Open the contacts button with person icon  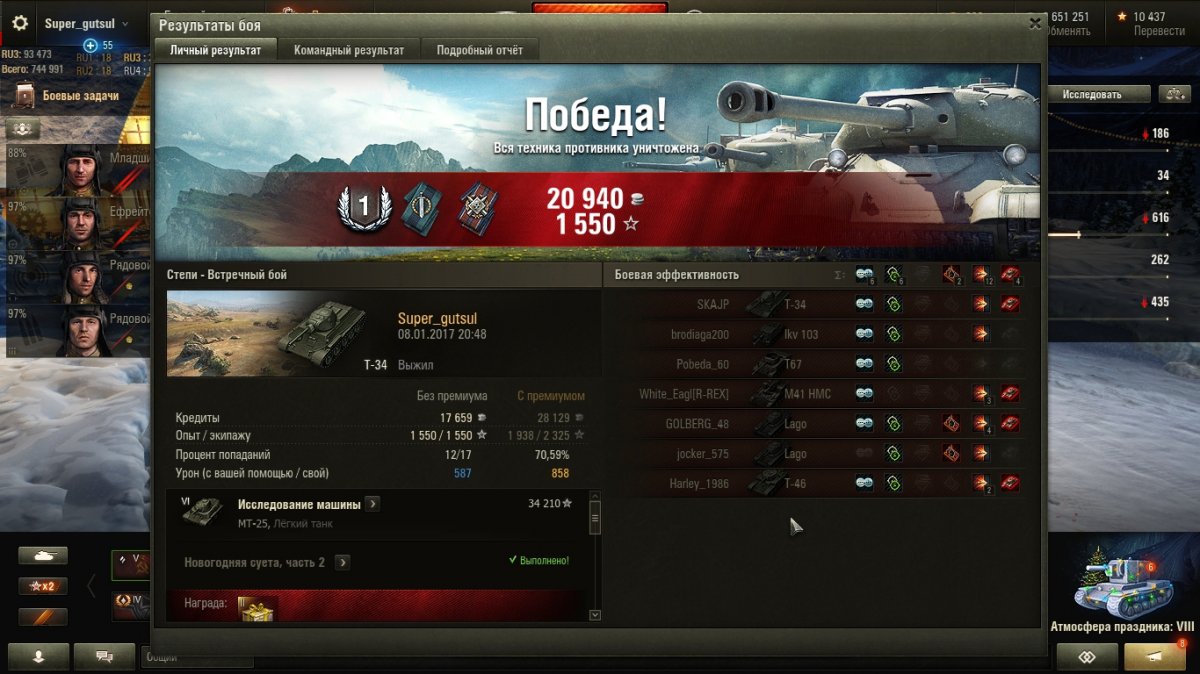tap(39, 657)
